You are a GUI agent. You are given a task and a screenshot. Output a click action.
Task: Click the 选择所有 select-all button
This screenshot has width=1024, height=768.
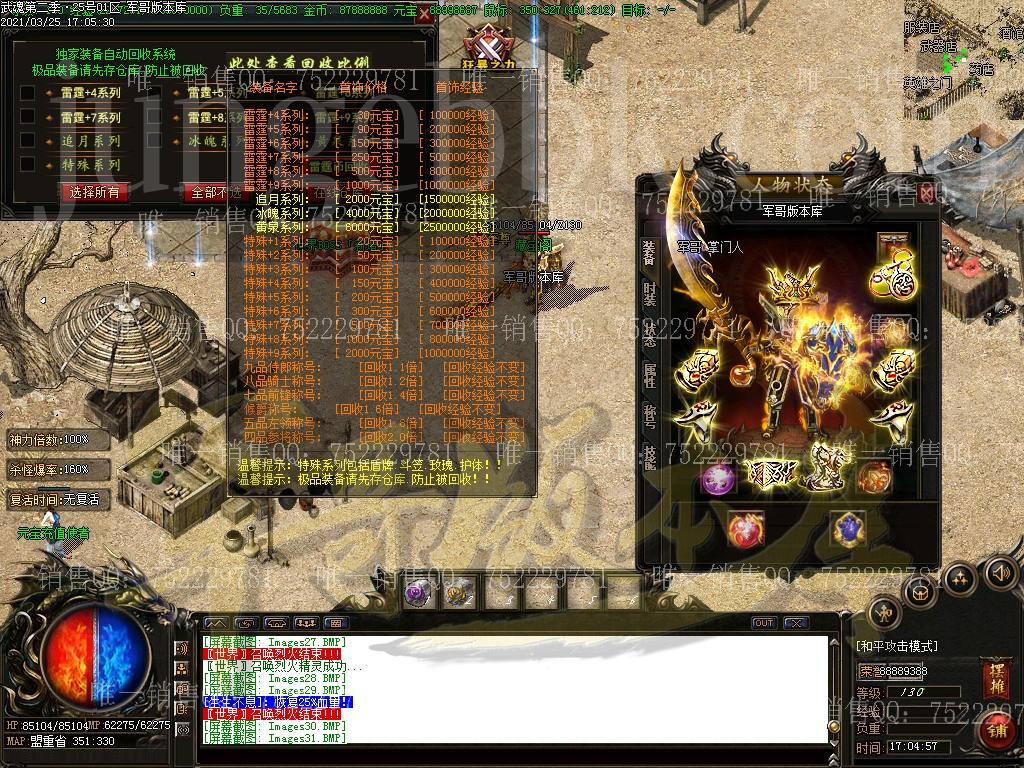(95, 192)
